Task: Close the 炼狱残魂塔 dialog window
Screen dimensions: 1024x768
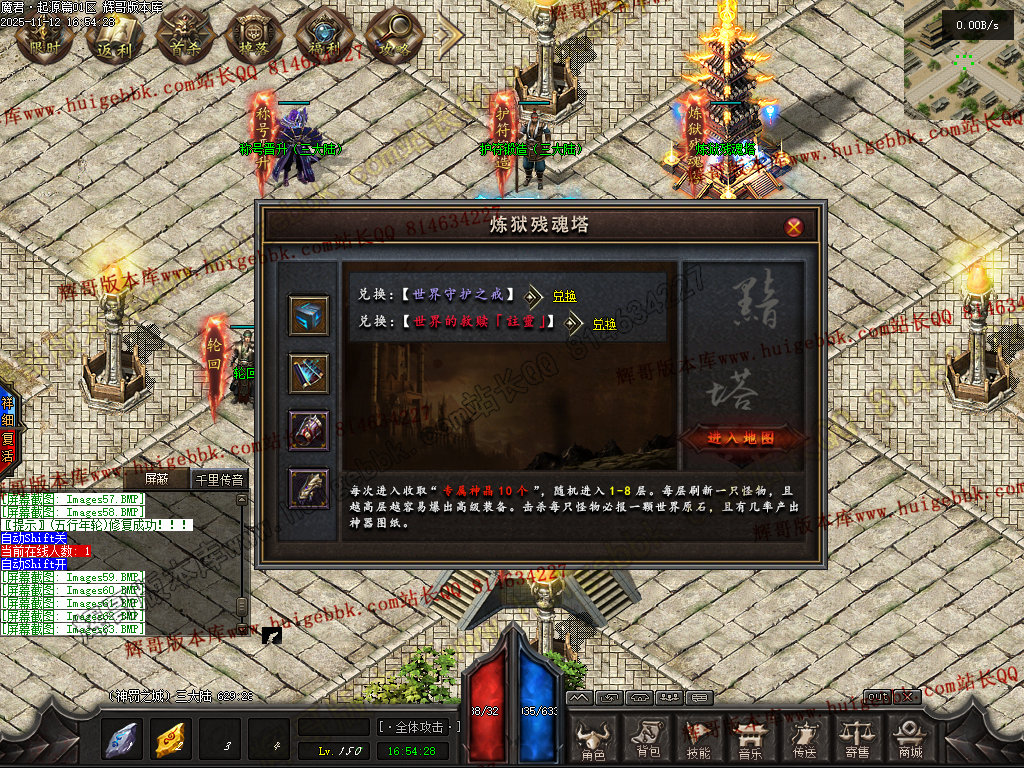Action: [x=794, y=227]
